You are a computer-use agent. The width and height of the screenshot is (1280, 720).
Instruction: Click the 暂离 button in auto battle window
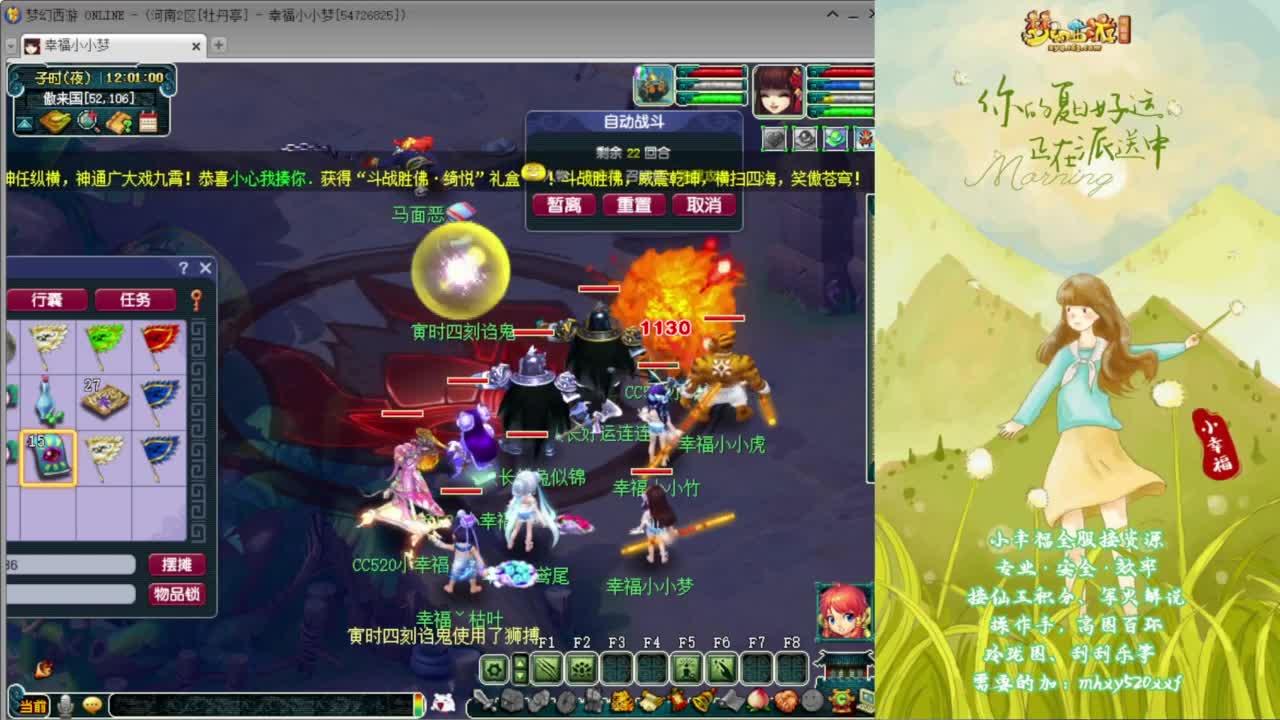coord(563,205)
